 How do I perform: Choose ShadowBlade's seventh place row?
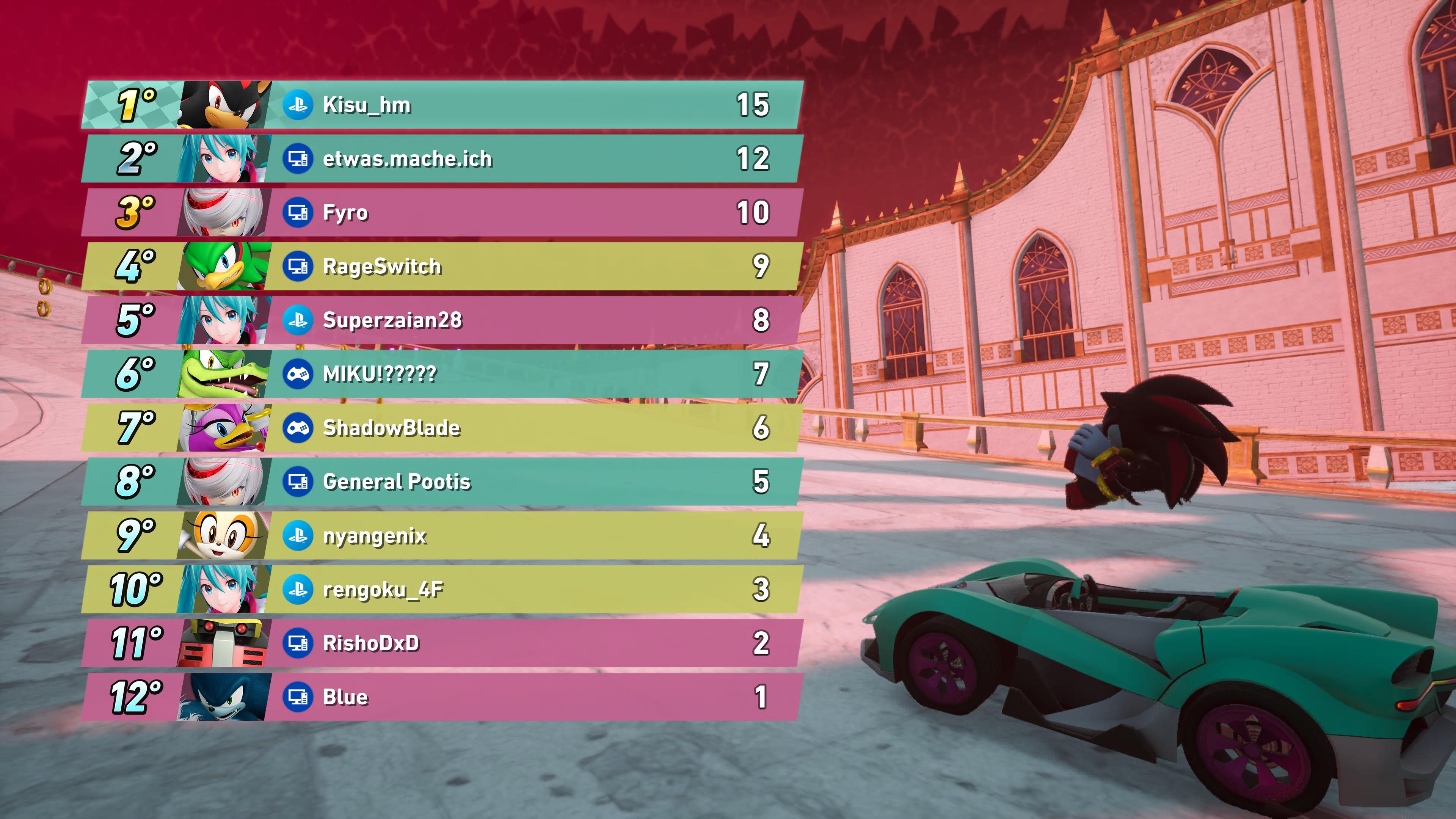442,428
